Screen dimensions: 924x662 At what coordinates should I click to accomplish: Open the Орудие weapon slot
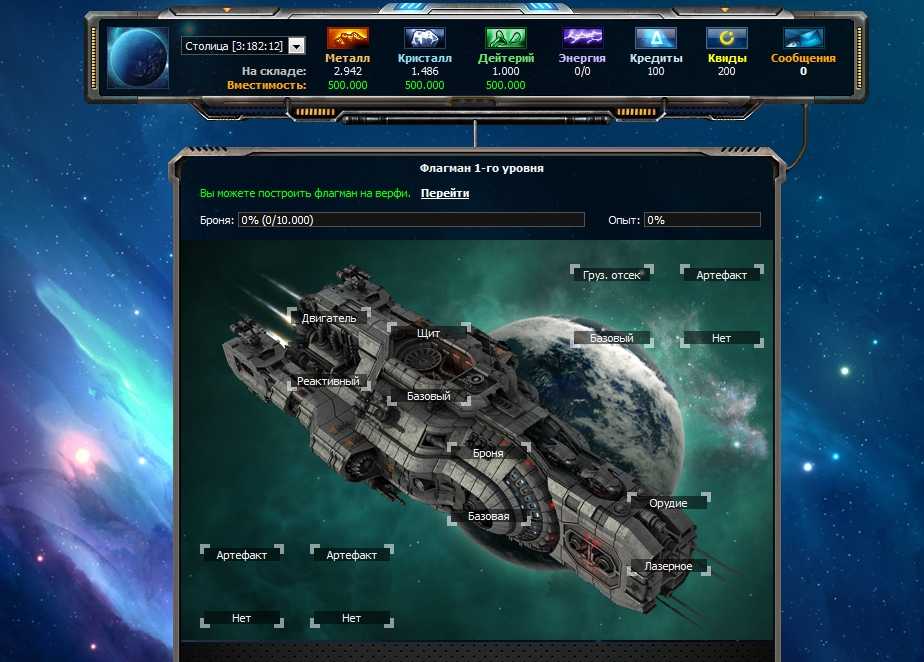[668, 503]
